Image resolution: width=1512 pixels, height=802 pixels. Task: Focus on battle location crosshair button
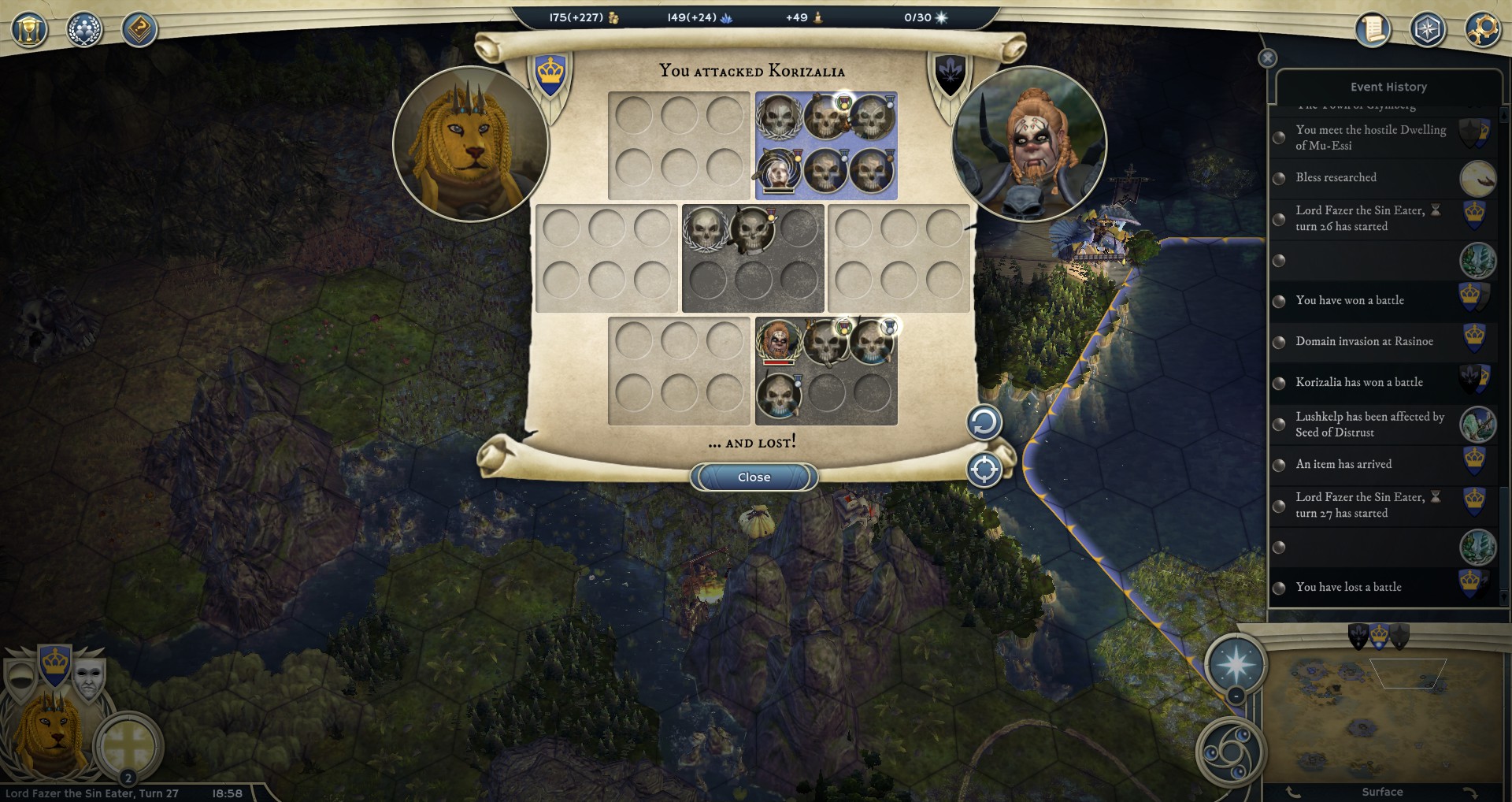(x=984, y=470)
